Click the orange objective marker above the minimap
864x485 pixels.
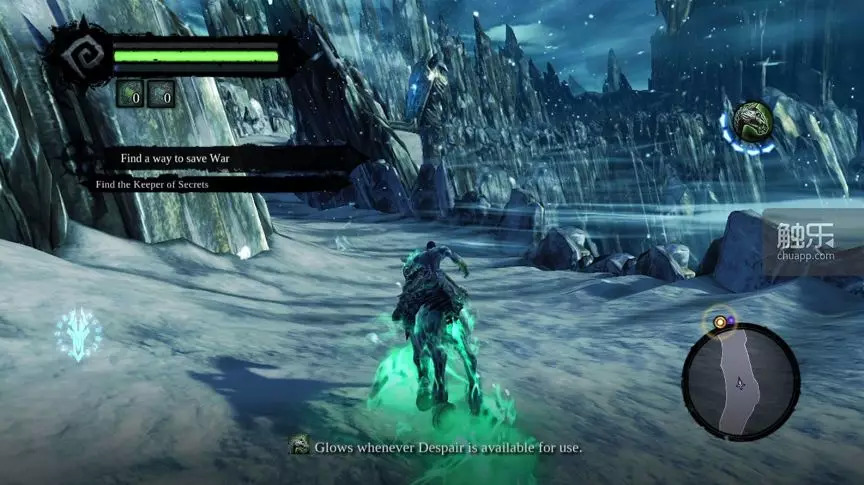coord(717,322)
